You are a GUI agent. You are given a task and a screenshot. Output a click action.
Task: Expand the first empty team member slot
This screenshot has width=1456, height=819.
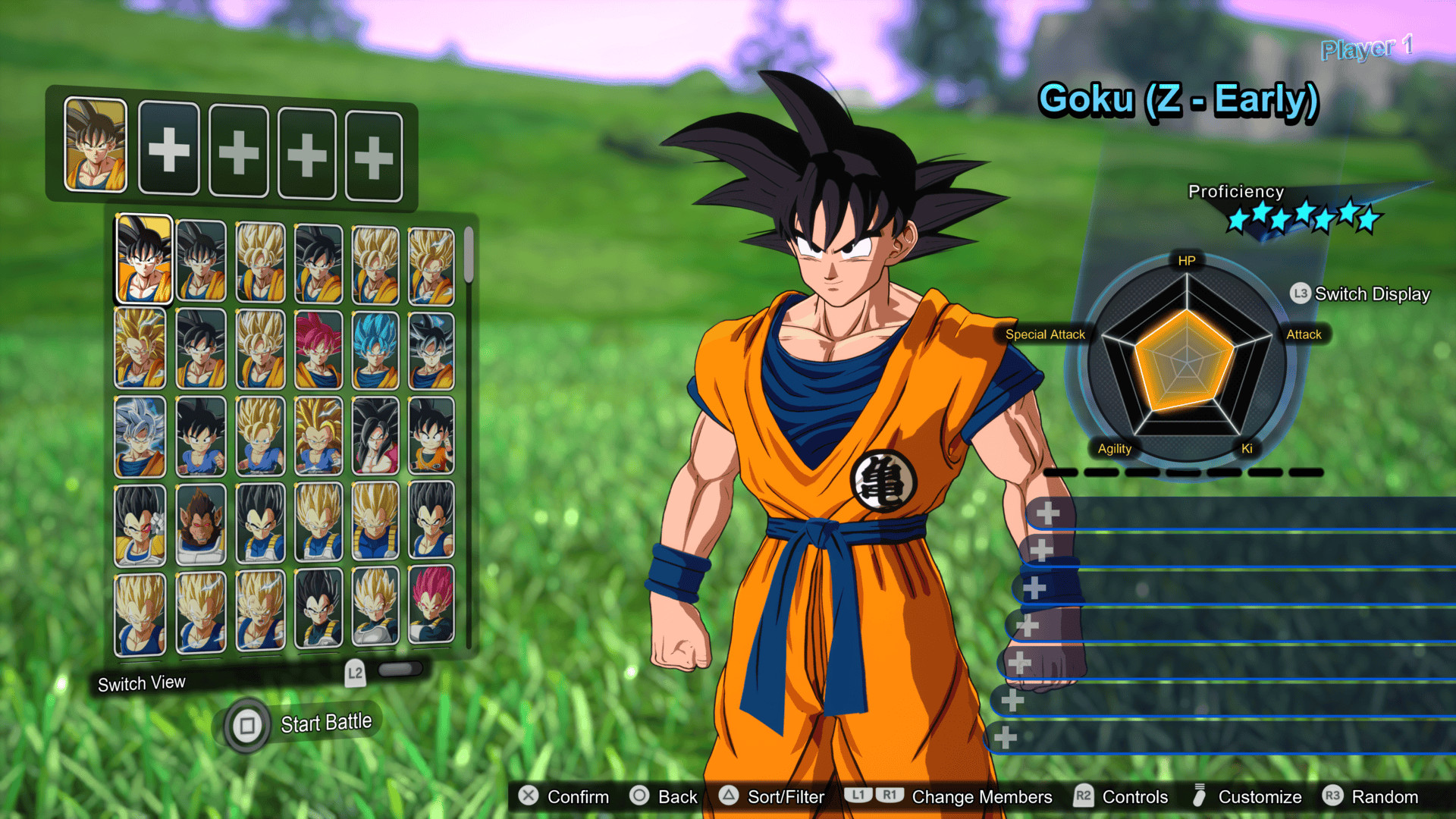click(169, 149)
